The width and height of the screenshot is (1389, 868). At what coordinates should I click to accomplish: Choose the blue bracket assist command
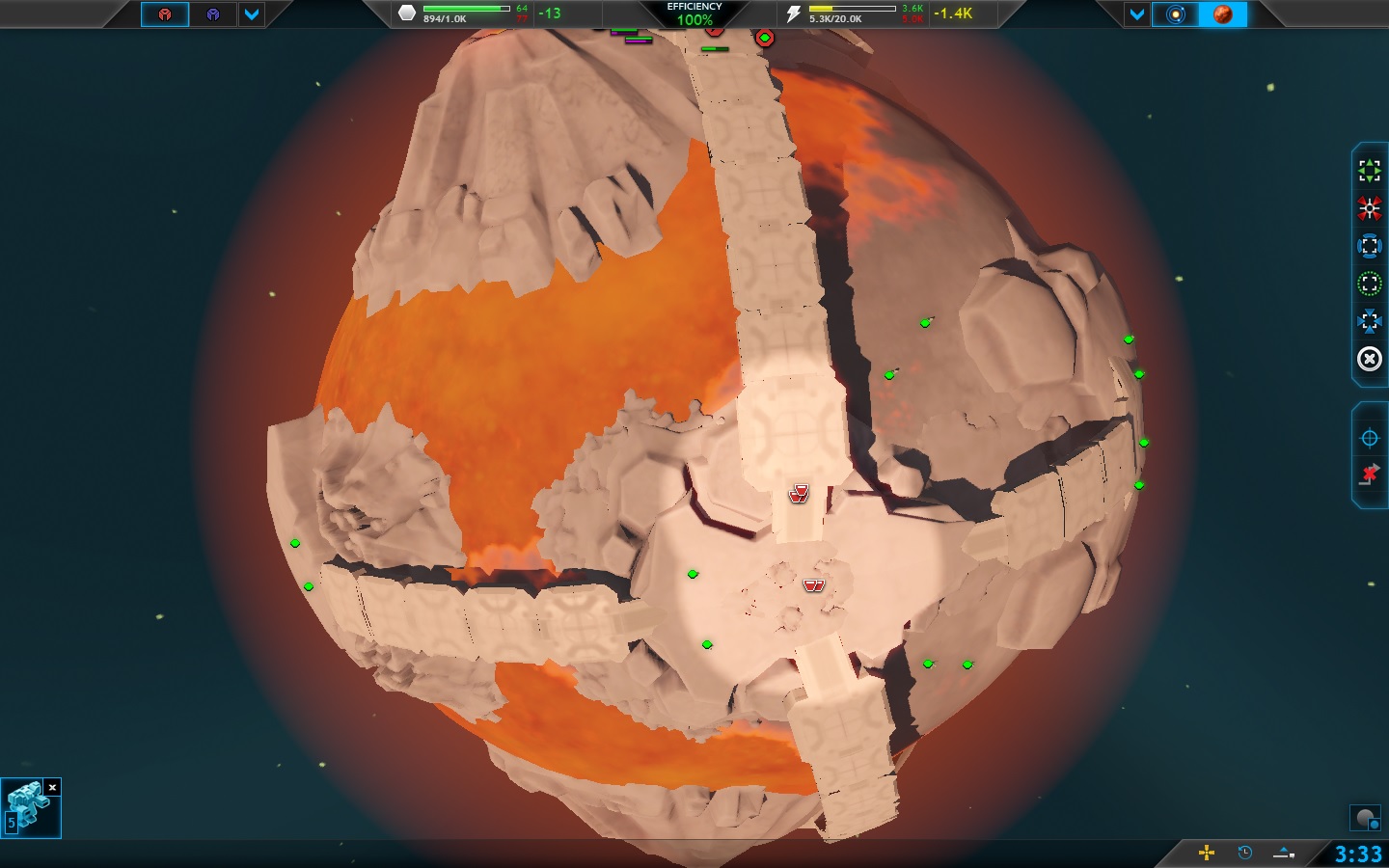point(1369,246)
